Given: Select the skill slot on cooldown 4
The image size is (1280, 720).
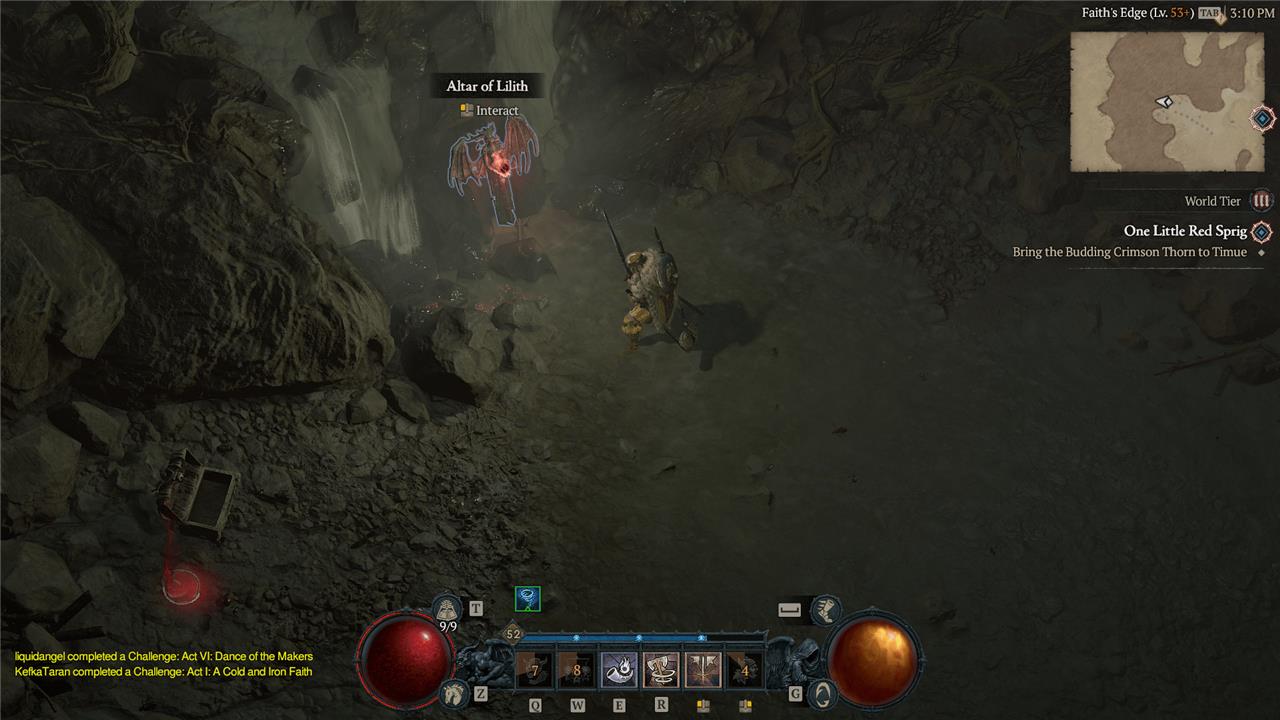Looking at the screenshot, I should click(x=745, y=670).
